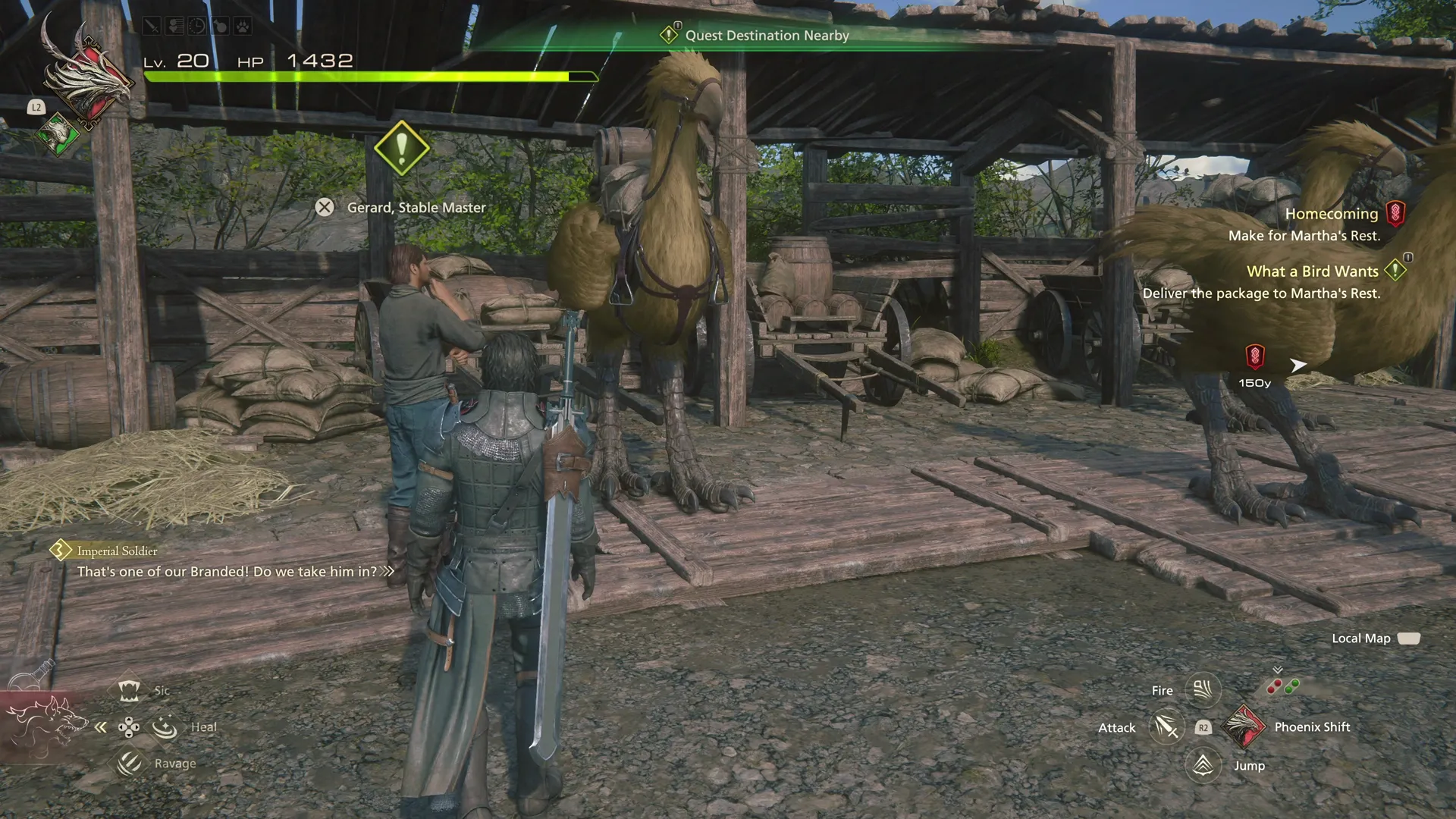Select the Sic Torgal command icon

pos(129,689)
